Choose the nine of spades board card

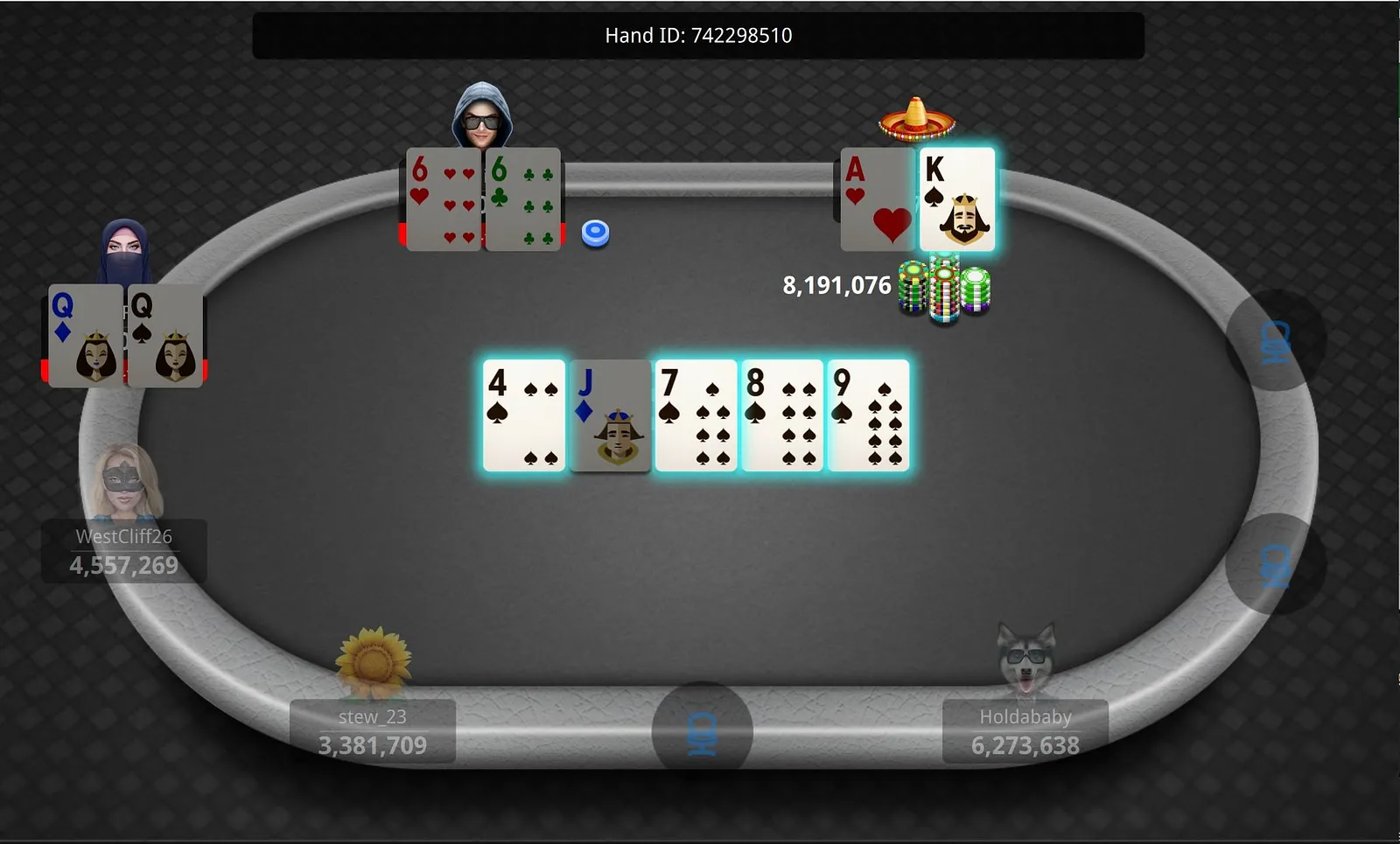(868, 416)
